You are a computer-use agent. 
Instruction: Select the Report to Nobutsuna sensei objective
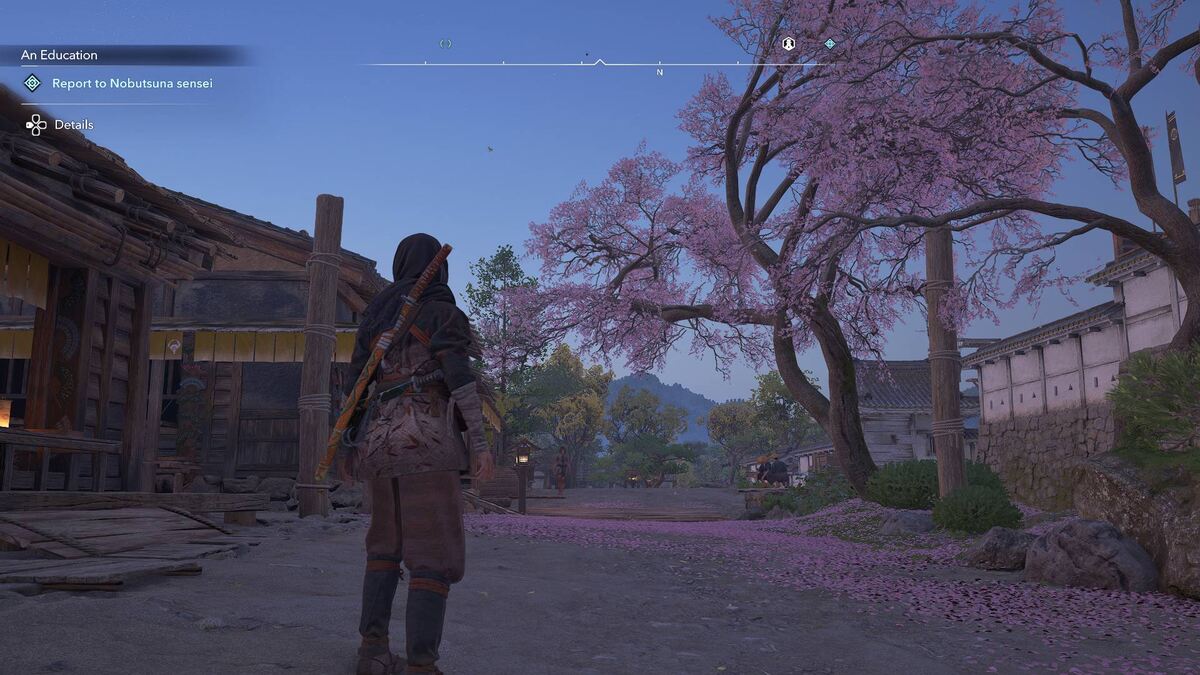(132, 83)
